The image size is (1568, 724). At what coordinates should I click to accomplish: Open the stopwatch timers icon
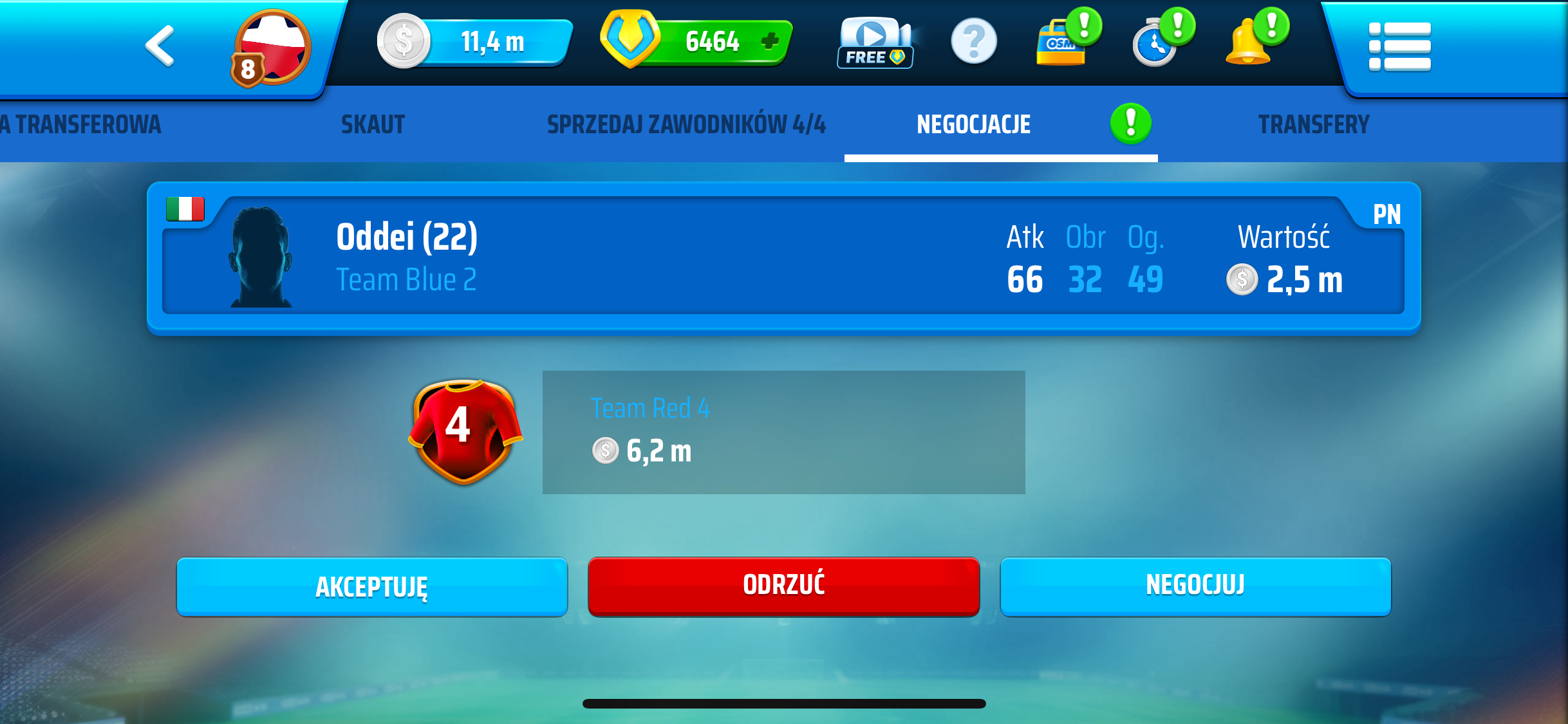tap(1155, 44)
